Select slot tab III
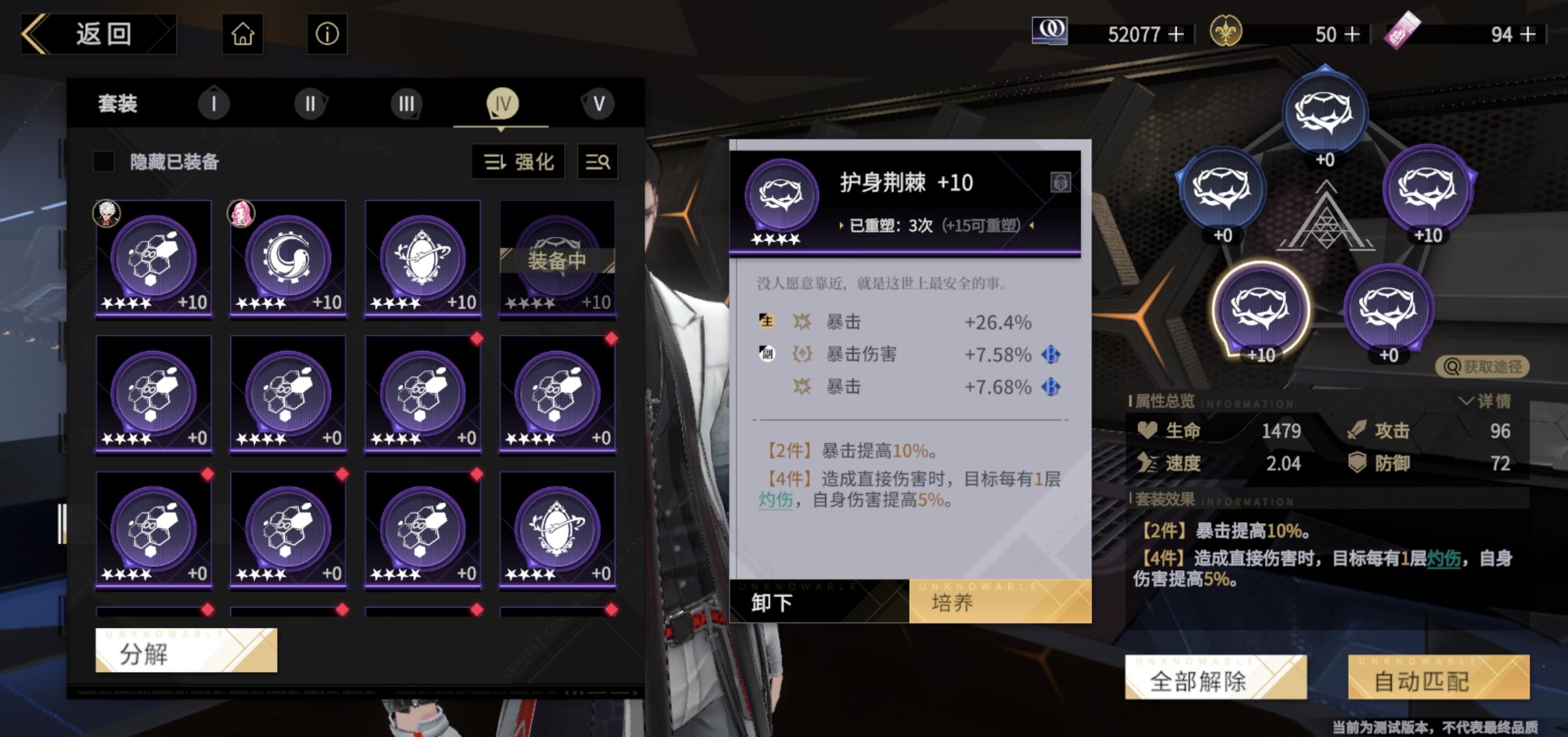This screenshot has width=1568, height=737. 406,104
